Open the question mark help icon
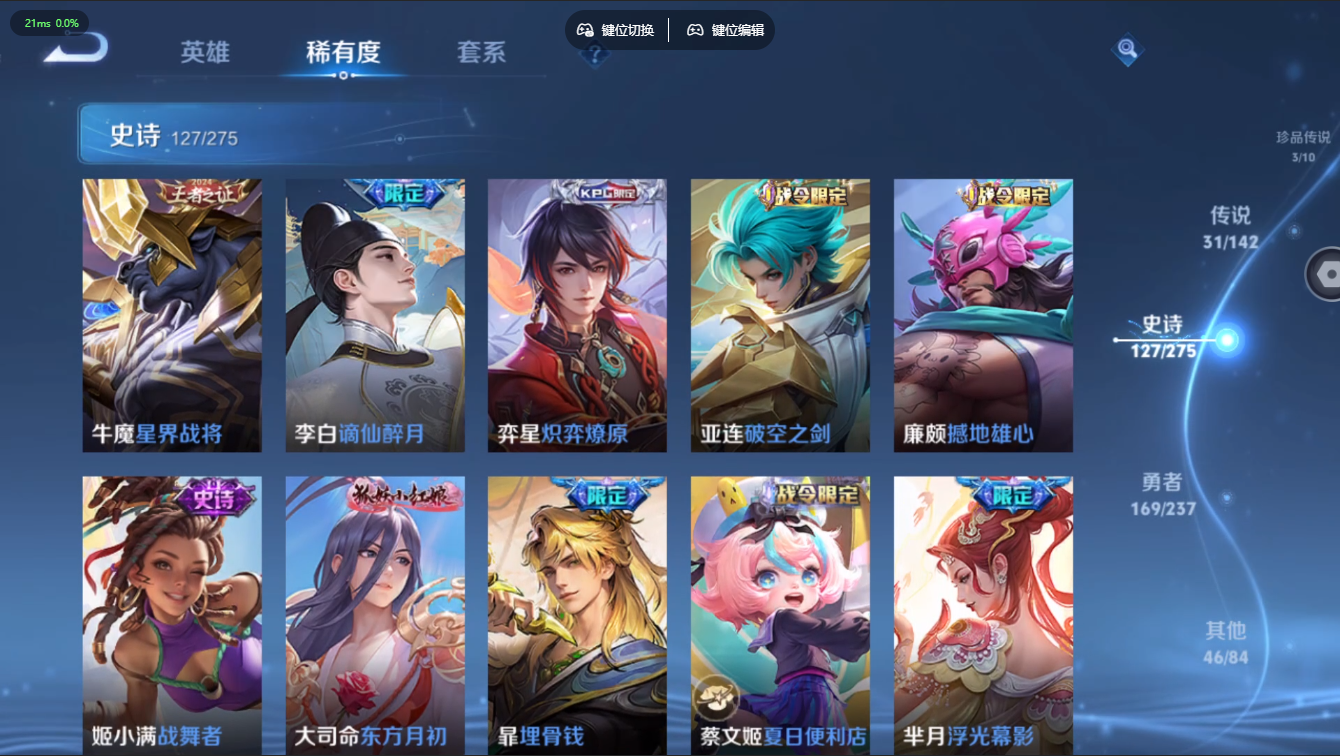Screen dimensions: 1340x756 tap(595, 57)
